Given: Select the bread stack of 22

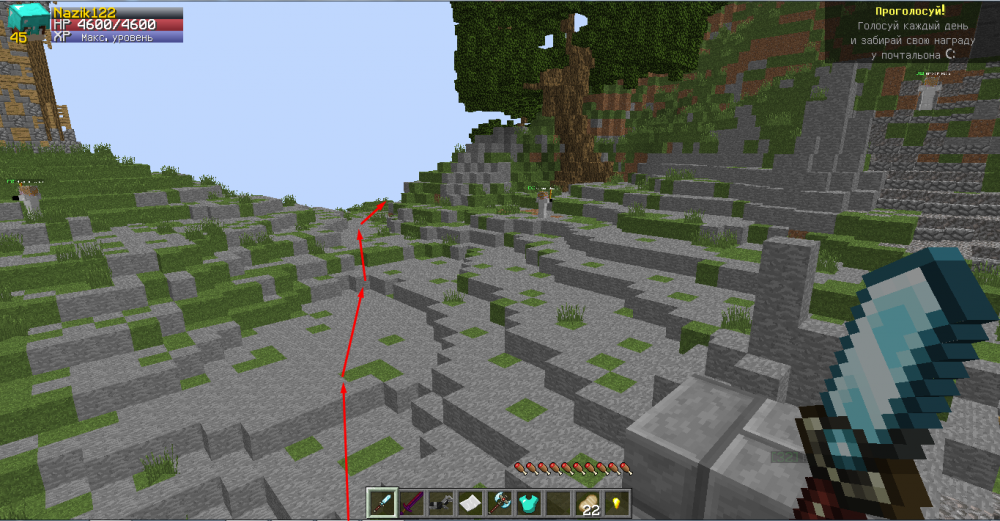Looking at the screenshot, I should (587, 502).
